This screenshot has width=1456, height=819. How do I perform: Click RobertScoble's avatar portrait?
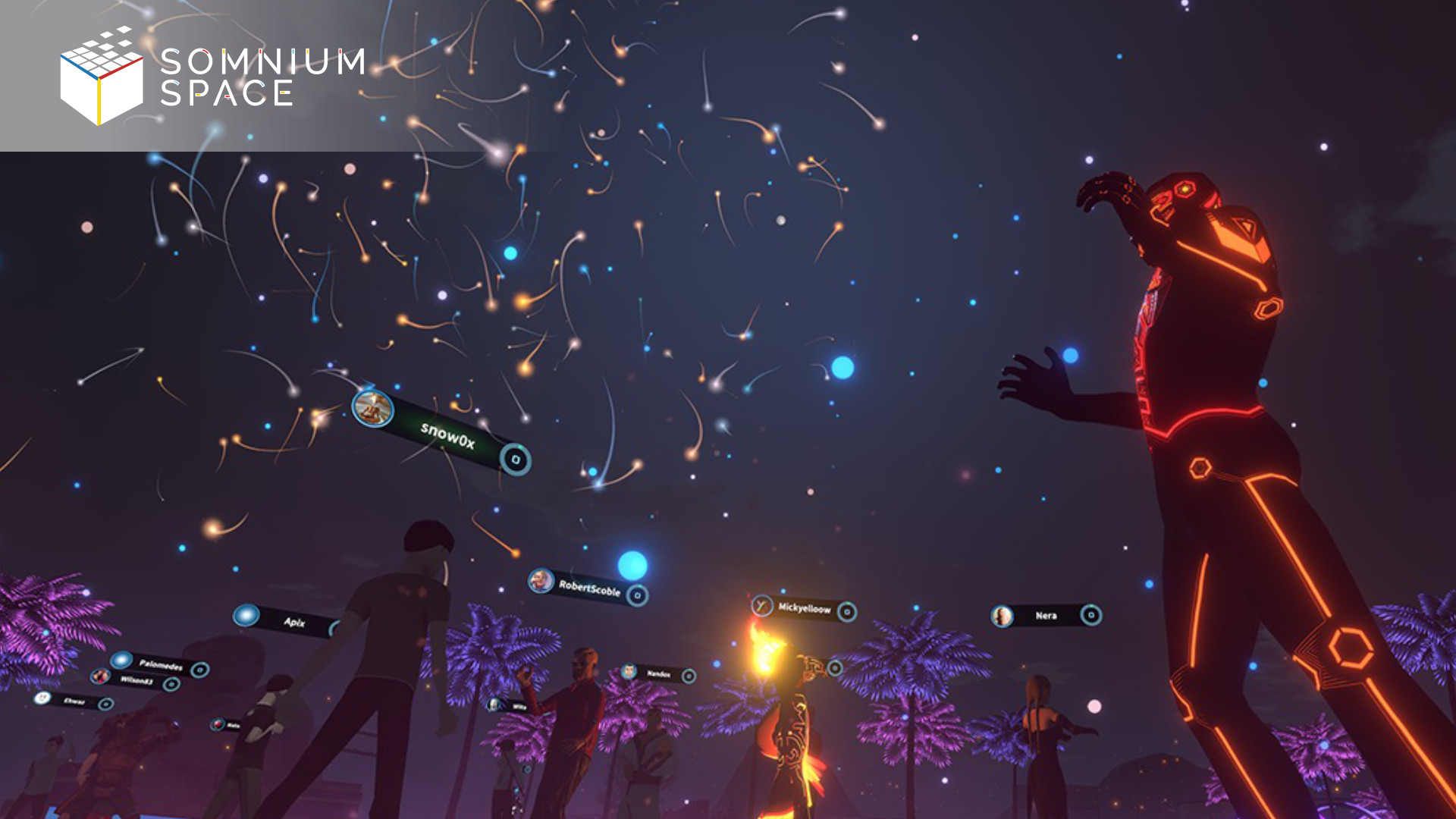pos(541,581)
